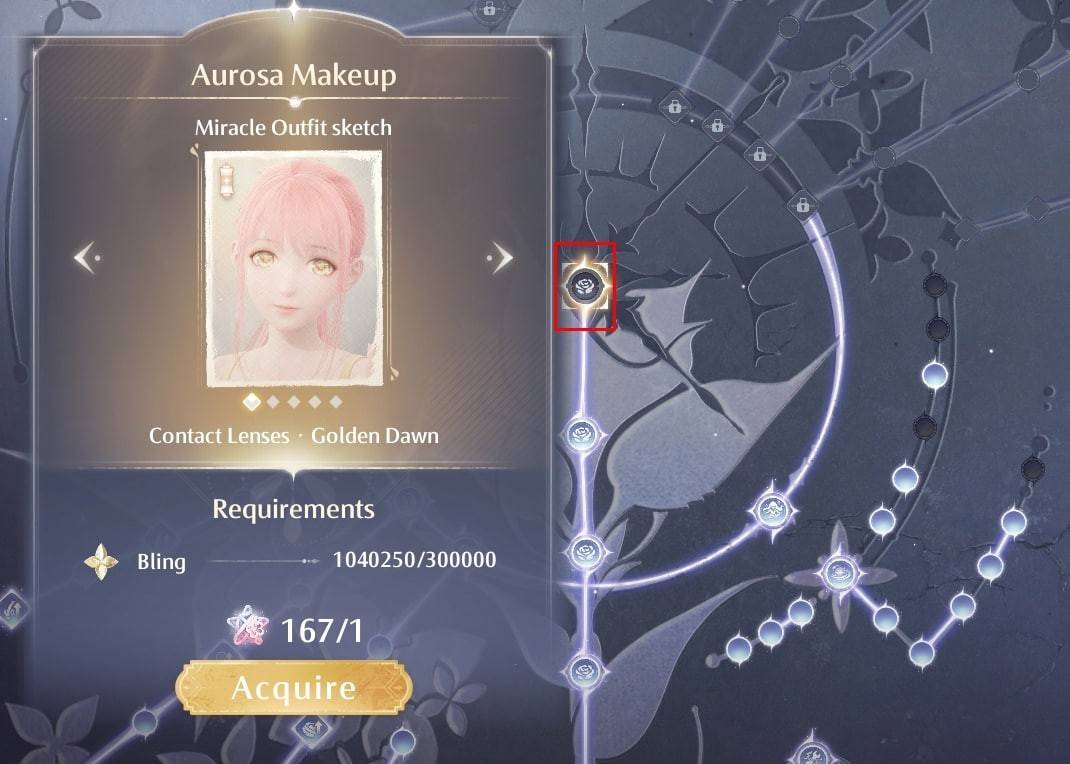Click the Acquire button
The width and height of the screenshot is (1070, 764).
point(293,688)
